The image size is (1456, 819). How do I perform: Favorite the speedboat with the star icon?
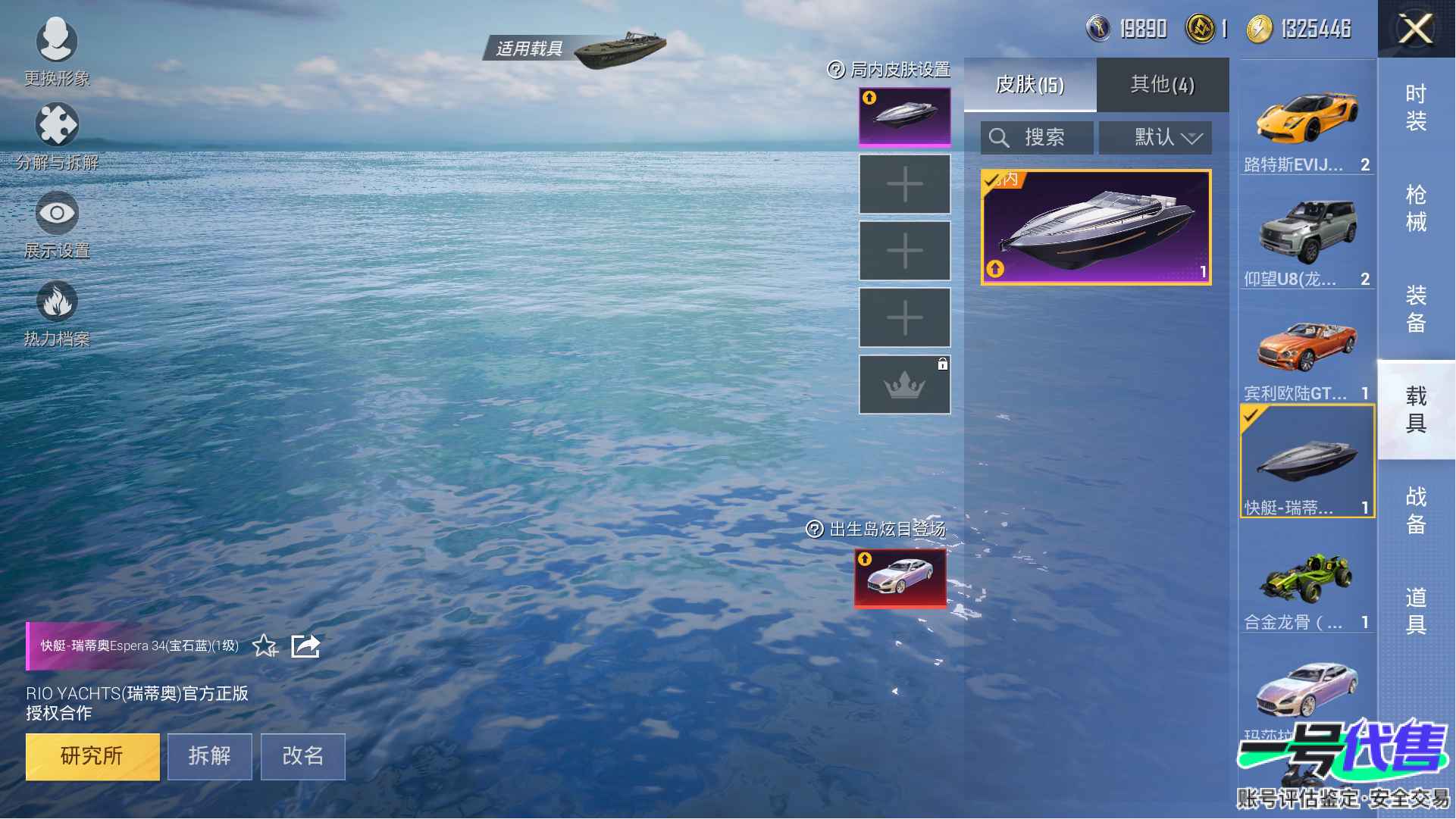tap(265, 646)
